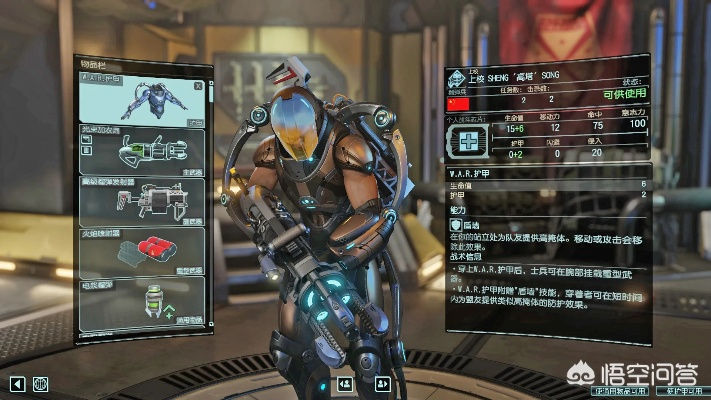711x400 pixels.
Task: Choose the beam cannon primary weapon slot
Action: tap(142, 150)
